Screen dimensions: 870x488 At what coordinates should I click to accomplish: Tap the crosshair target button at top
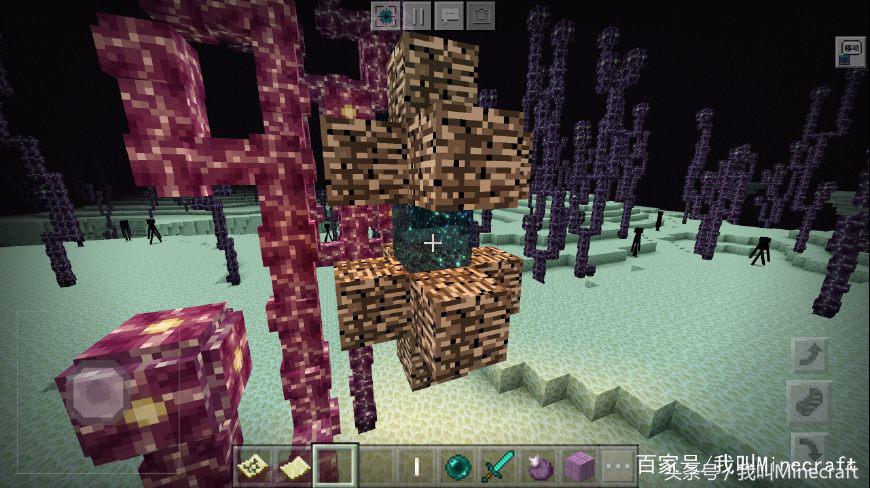tap(386, 15)
